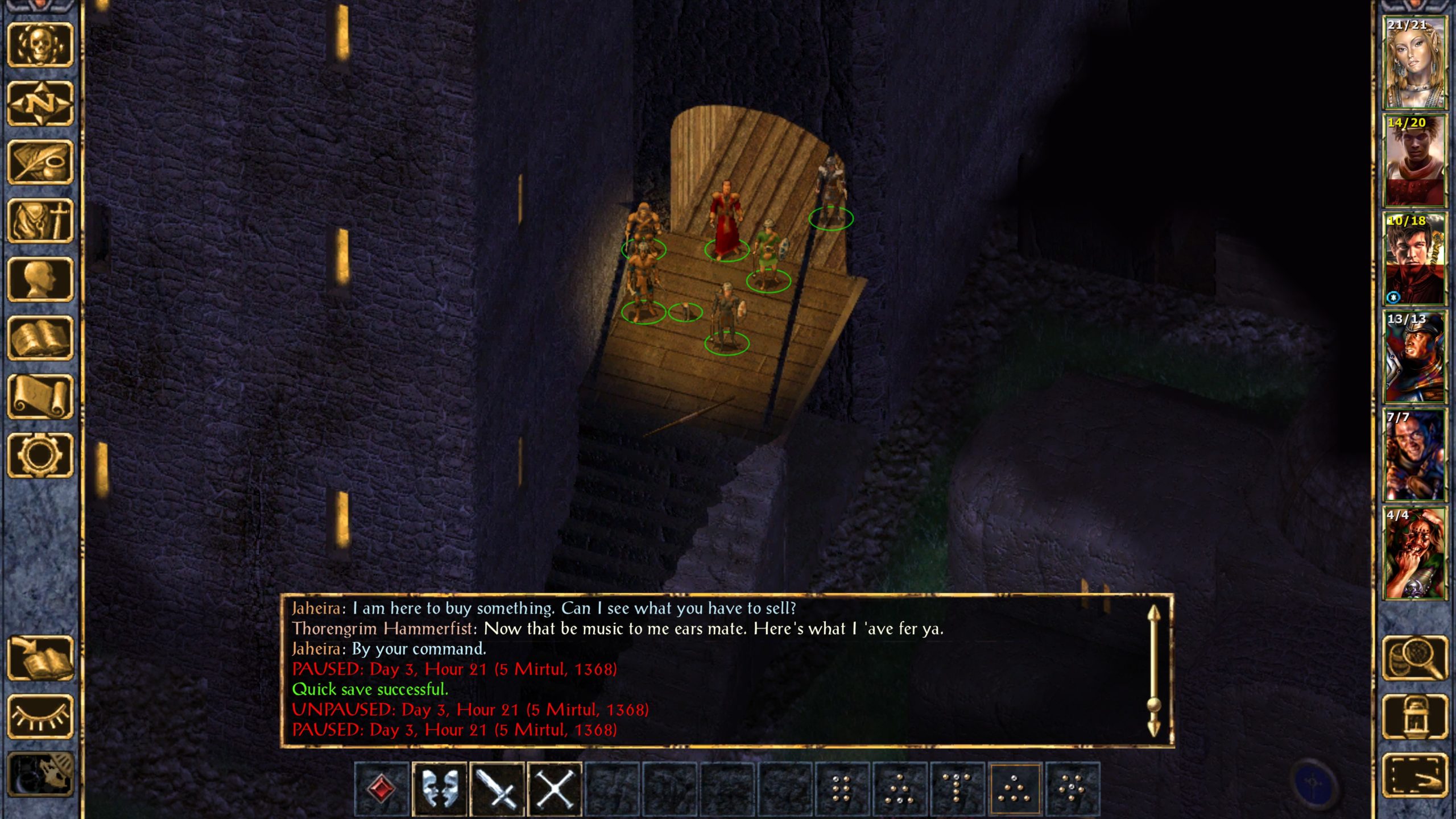Viewport: 1456px width, 819px height.
Task: Open the priest scroll screen
Action: (40, 398)
